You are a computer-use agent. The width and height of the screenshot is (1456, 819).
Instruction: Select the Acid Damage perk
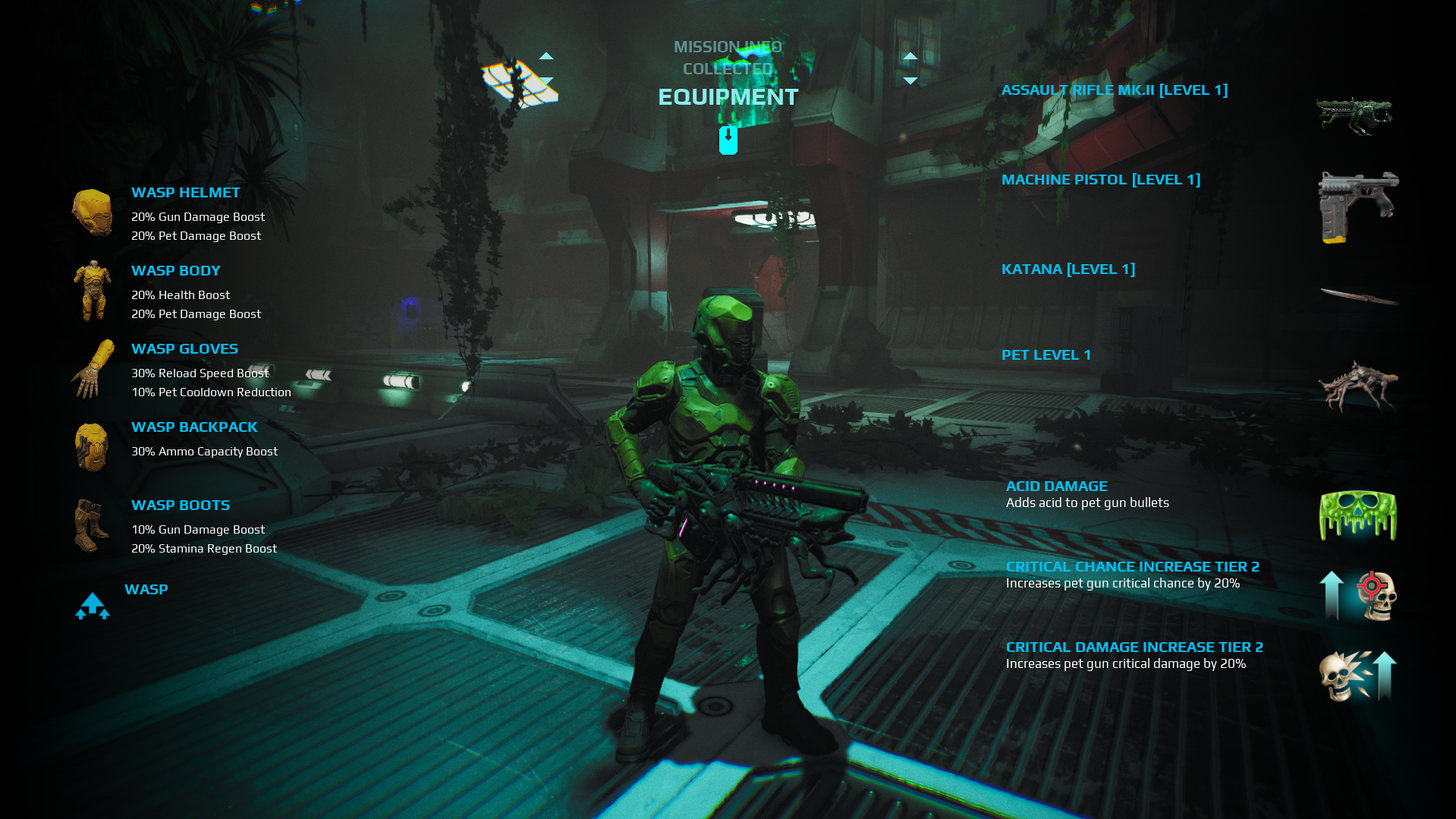[1056, 487]
